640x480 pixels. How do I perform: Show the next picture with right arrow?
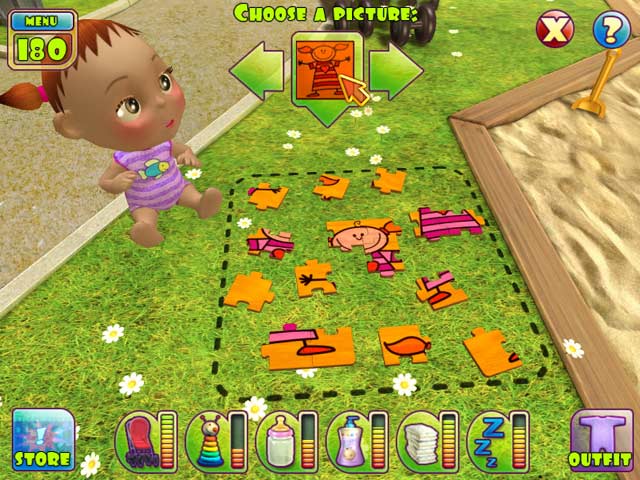[394, 68]
